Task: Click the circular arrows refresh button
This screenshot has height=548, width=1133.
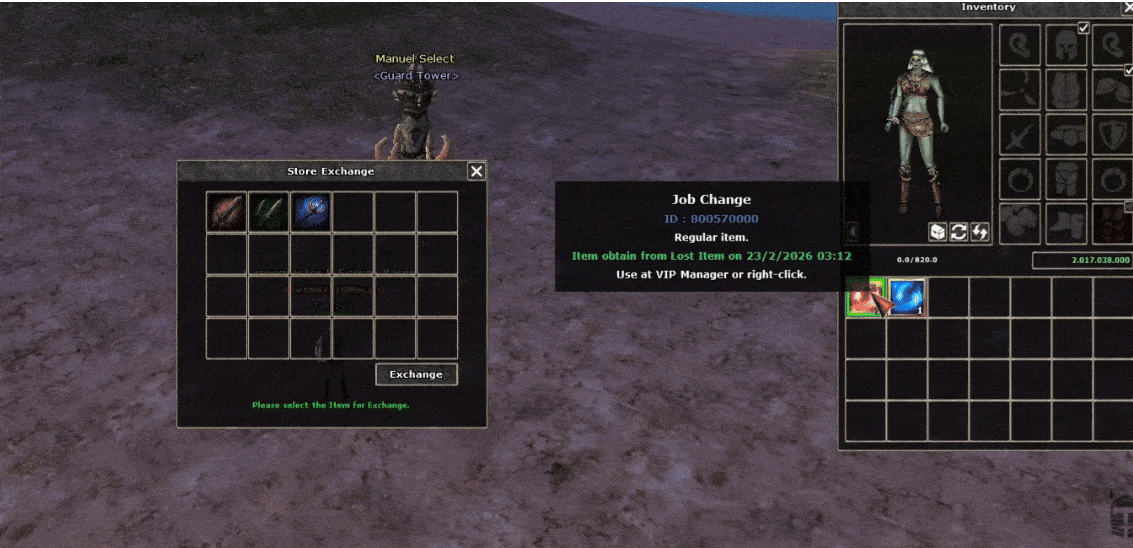Action: point(958,232)
